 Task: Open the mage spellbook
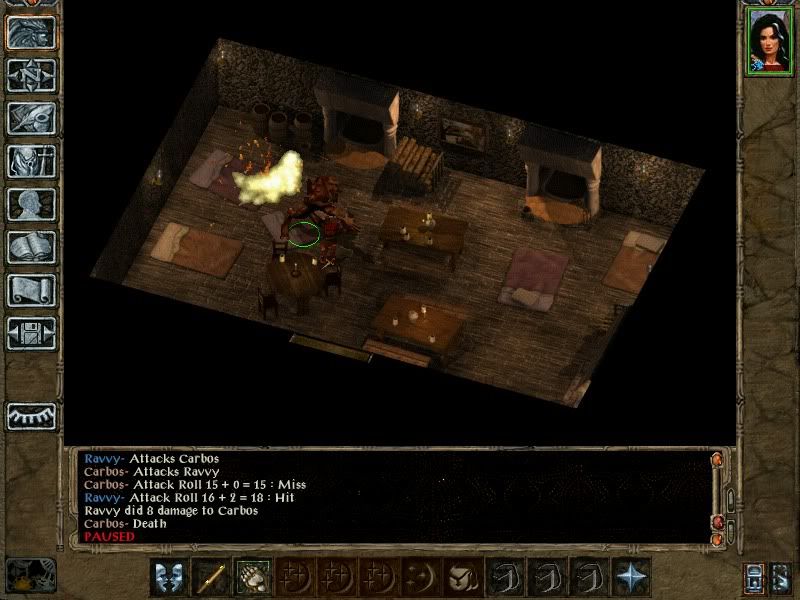click(x=31, y=247)
